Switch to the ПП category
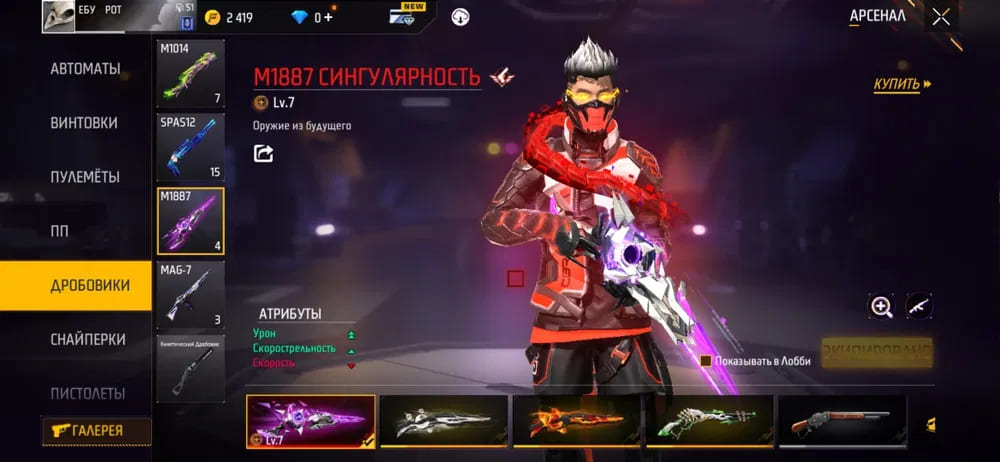Screen dimensions: 1000x462 point(60,231)
